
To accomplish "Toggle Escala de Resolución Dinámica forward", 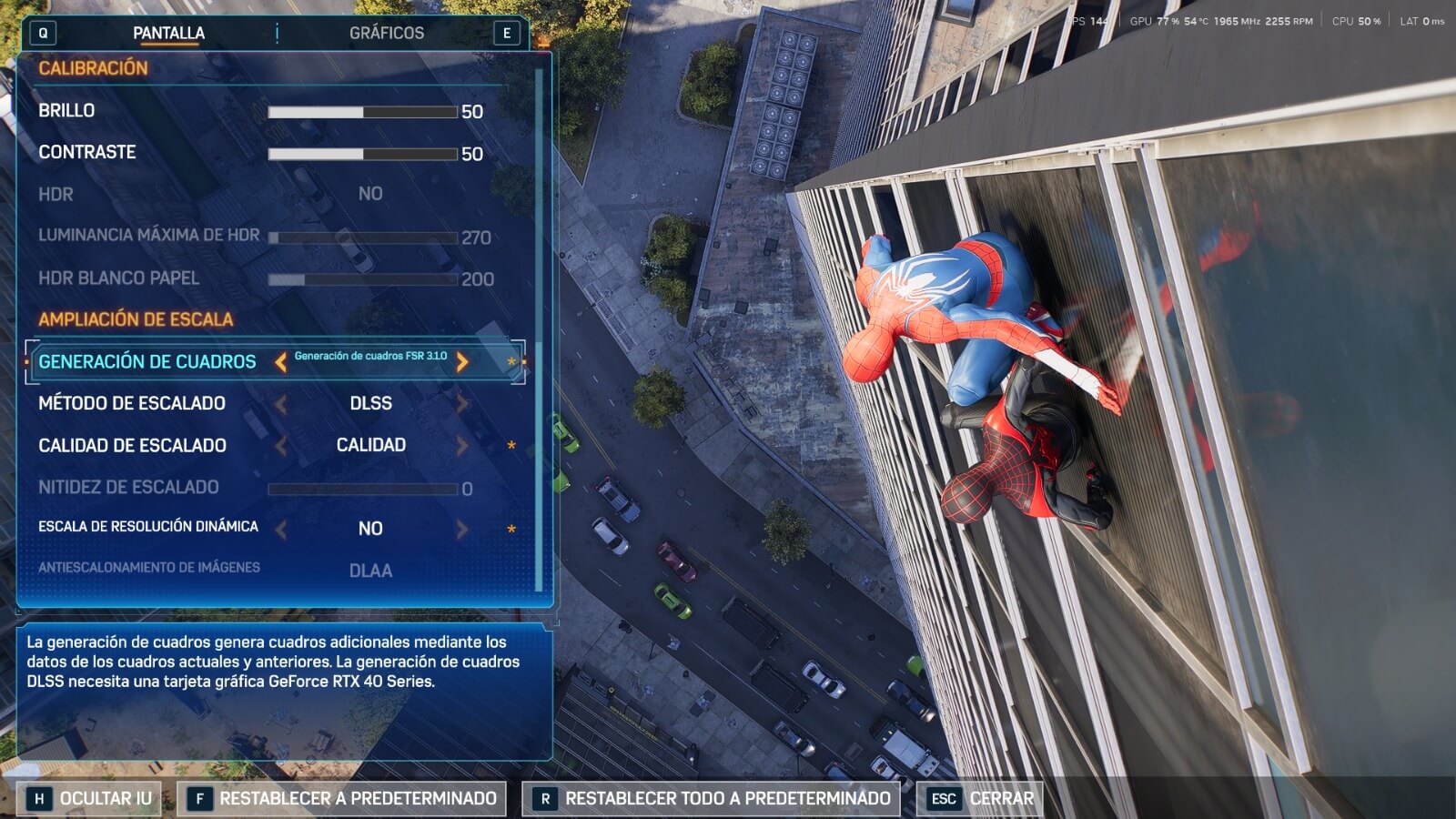I will (x=462, y=529).
